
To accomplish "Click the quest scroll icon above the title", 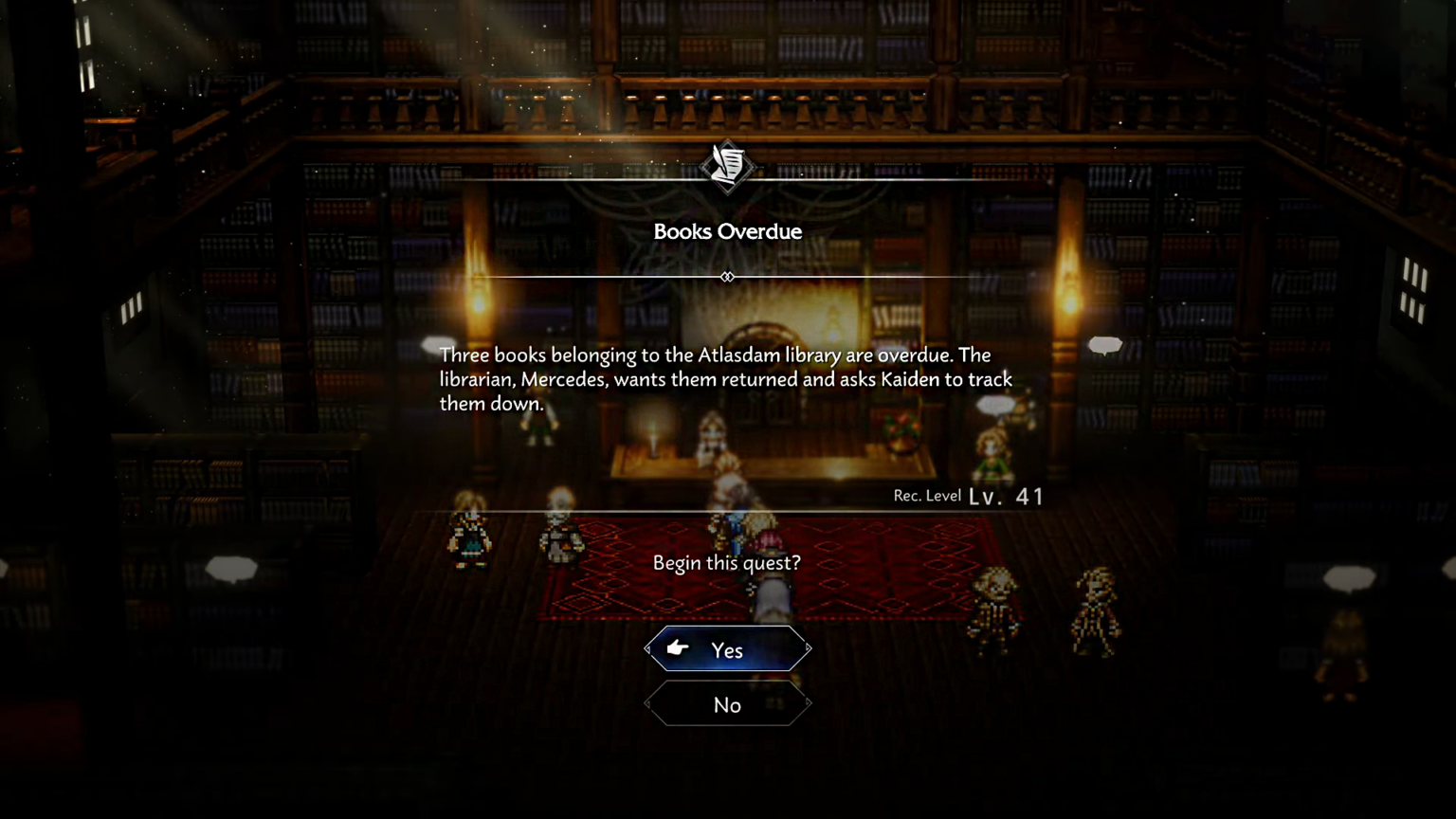I will pyautogui.click(x=728, y=168).
